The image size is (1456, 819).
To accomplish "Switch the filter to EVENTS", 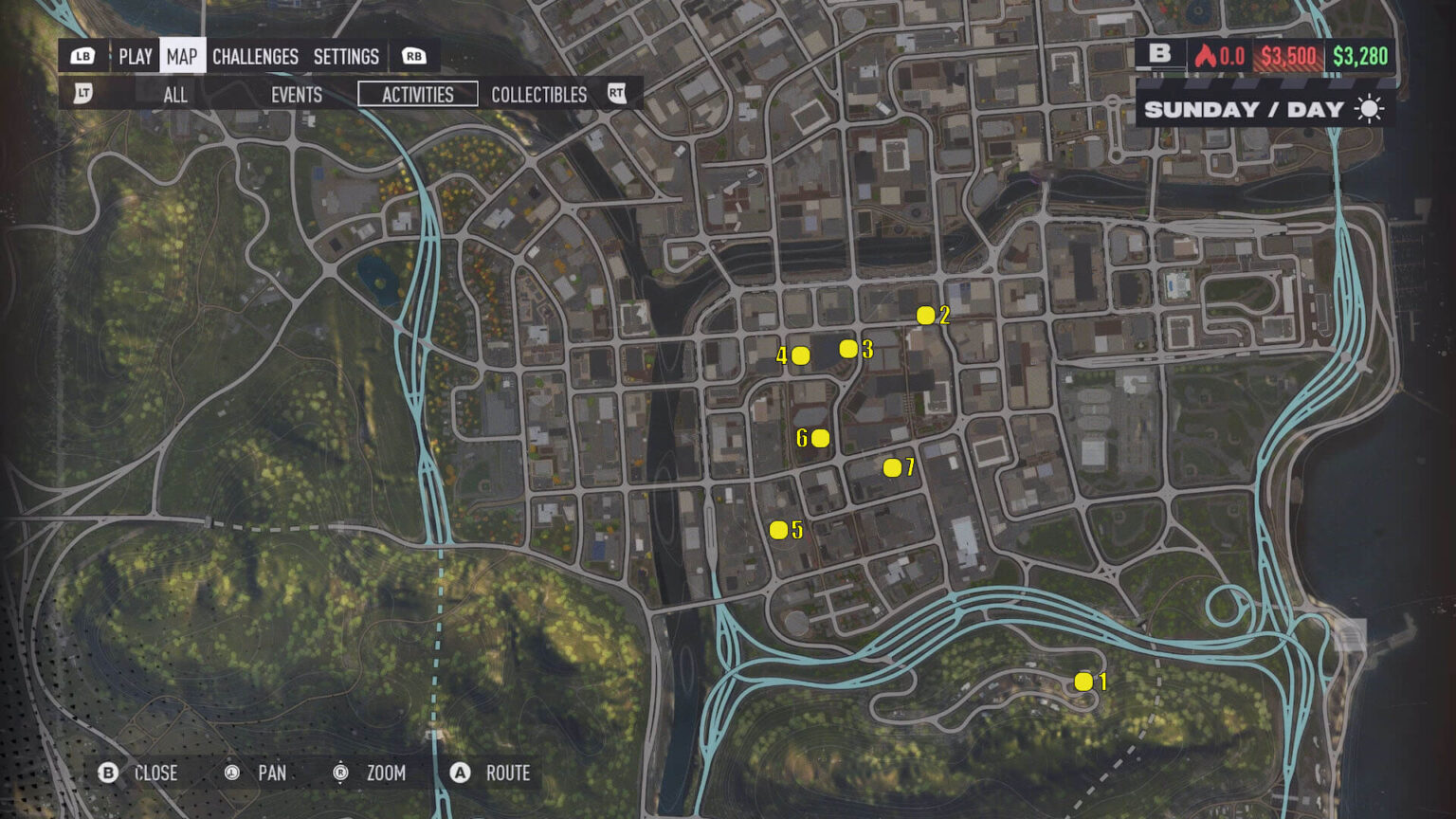I will [296, 95].
